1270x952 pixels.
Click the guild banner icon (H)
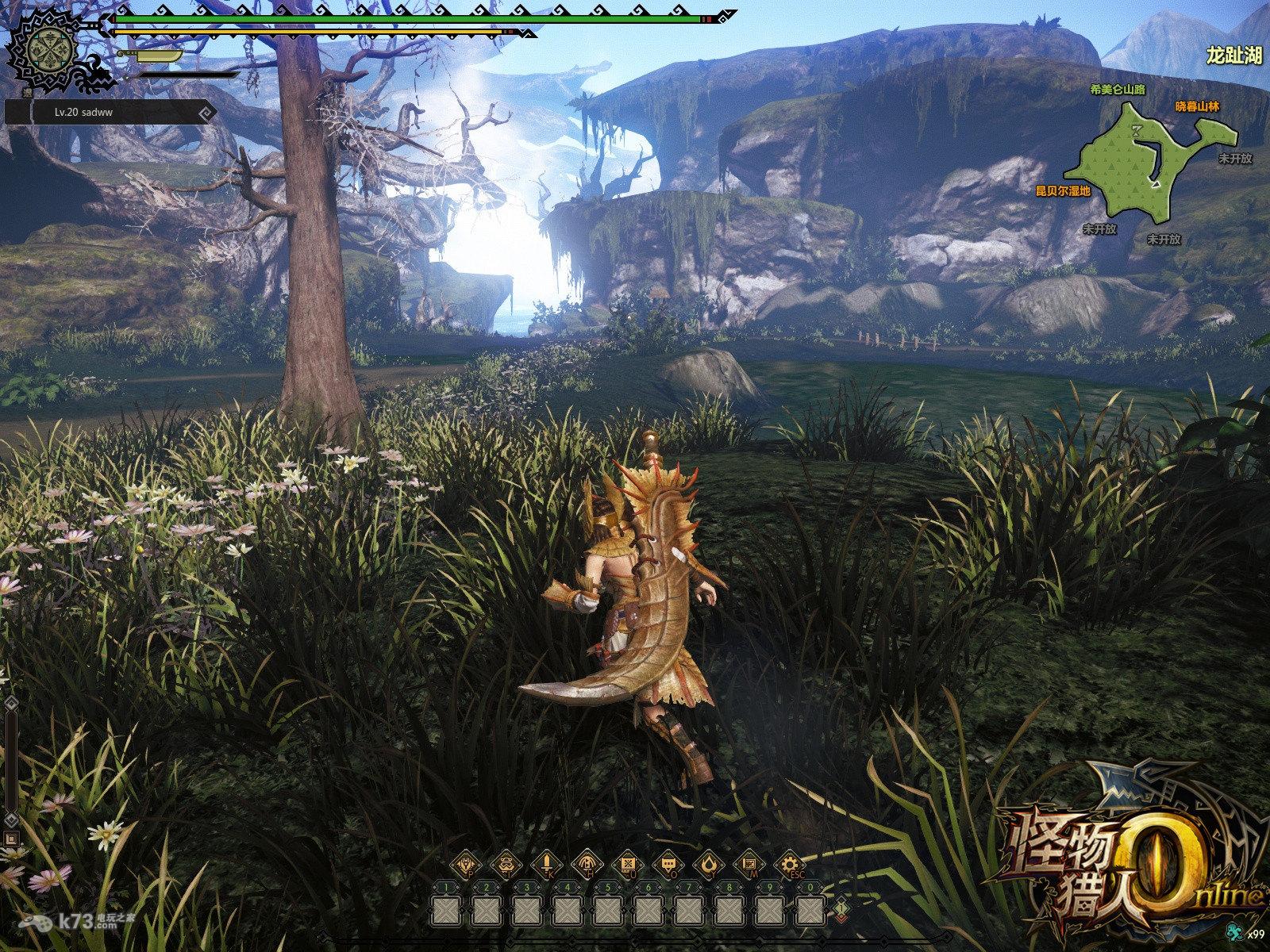587,864
